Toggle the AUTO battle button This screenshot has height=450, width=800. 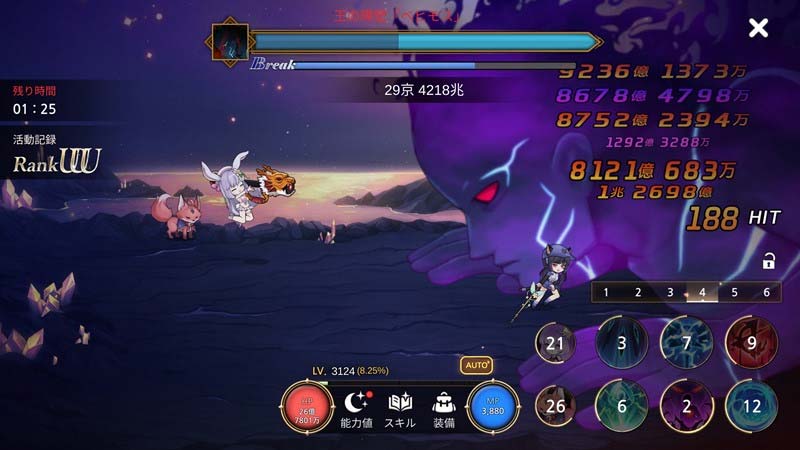coord(476,366)
